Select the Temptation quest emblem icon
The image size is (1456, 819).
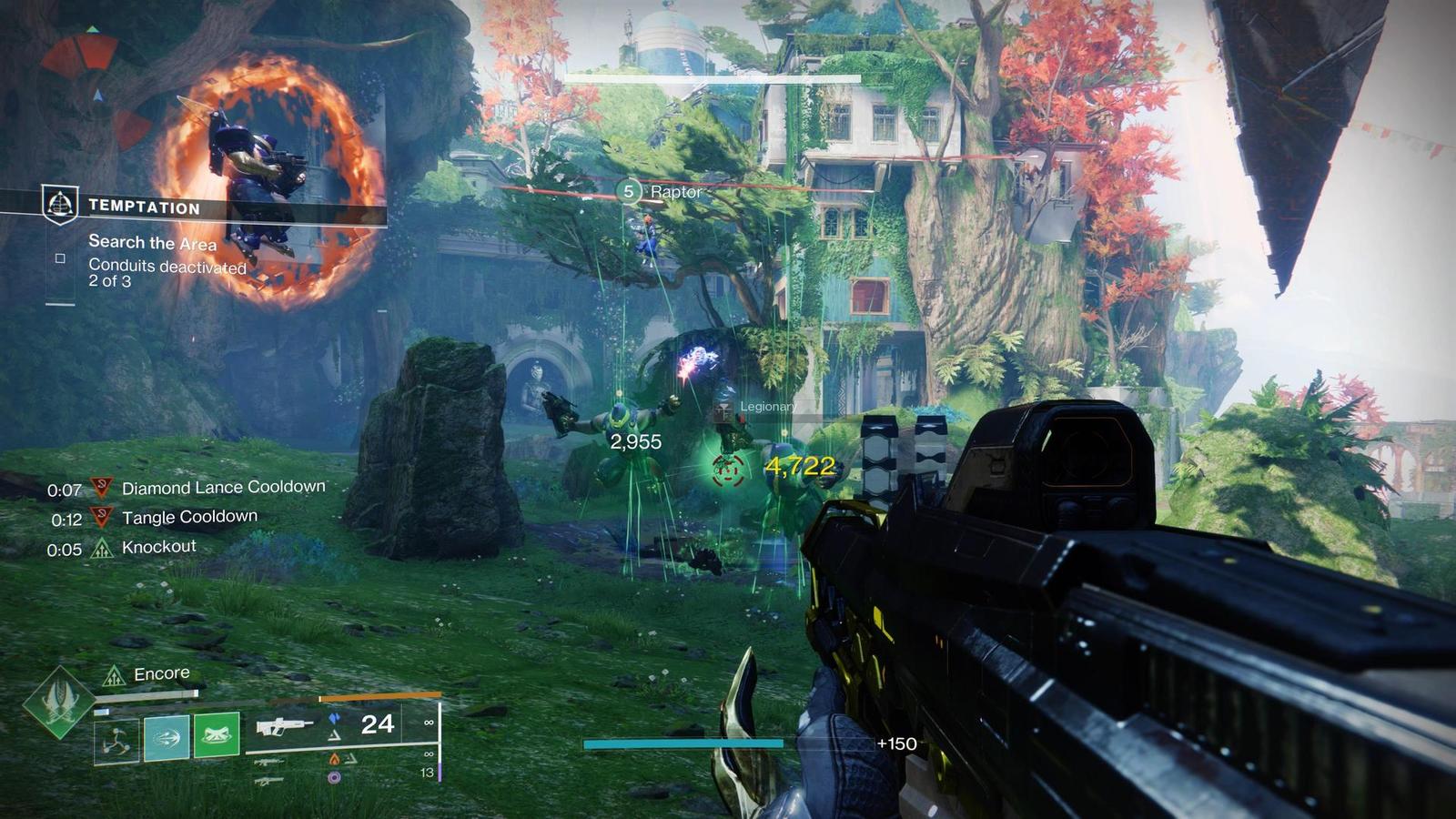[60, 205]
